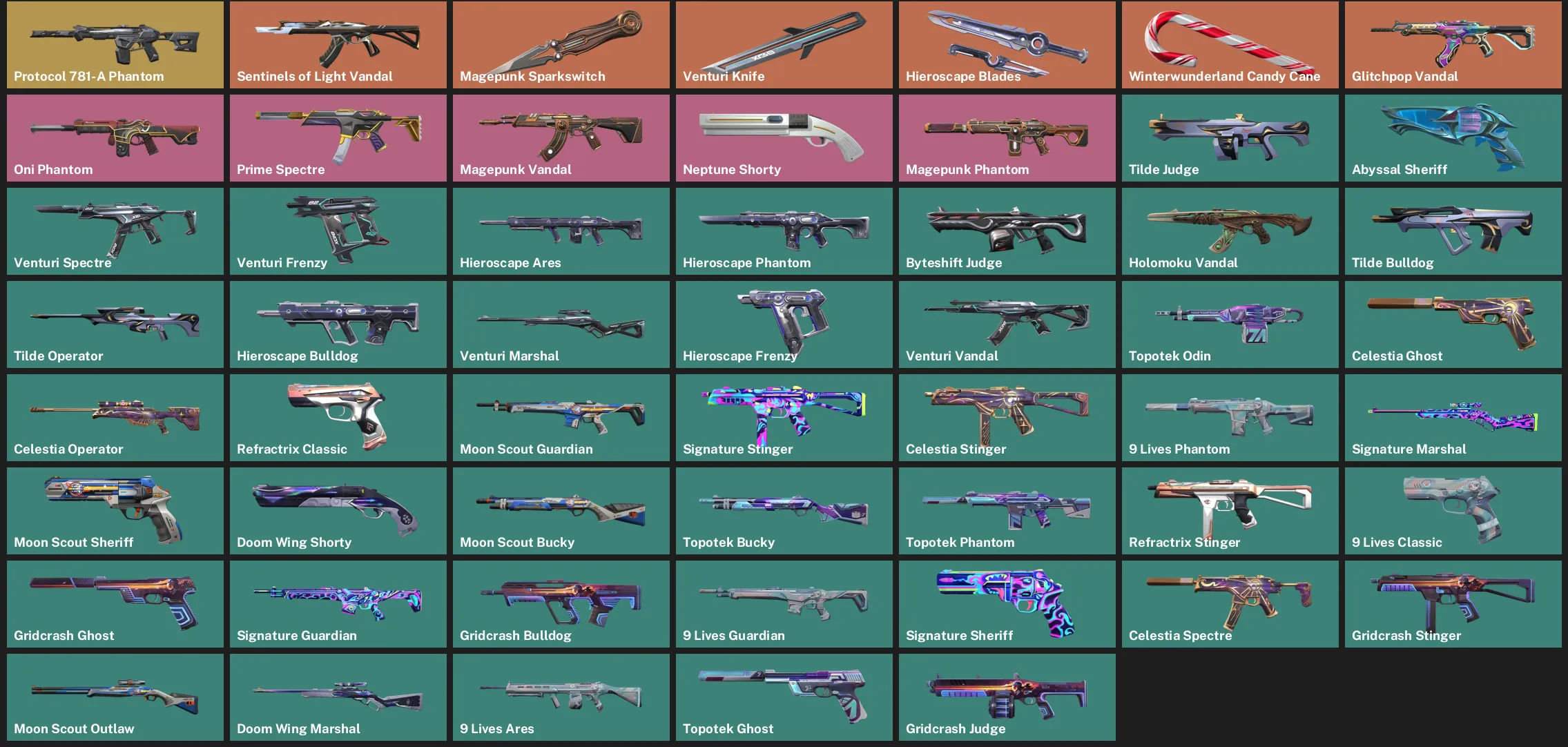This screenshot has height=747, width=1568.
Task: Open the Holomoku Vandal skin
Action: [x=1230, y=231]
